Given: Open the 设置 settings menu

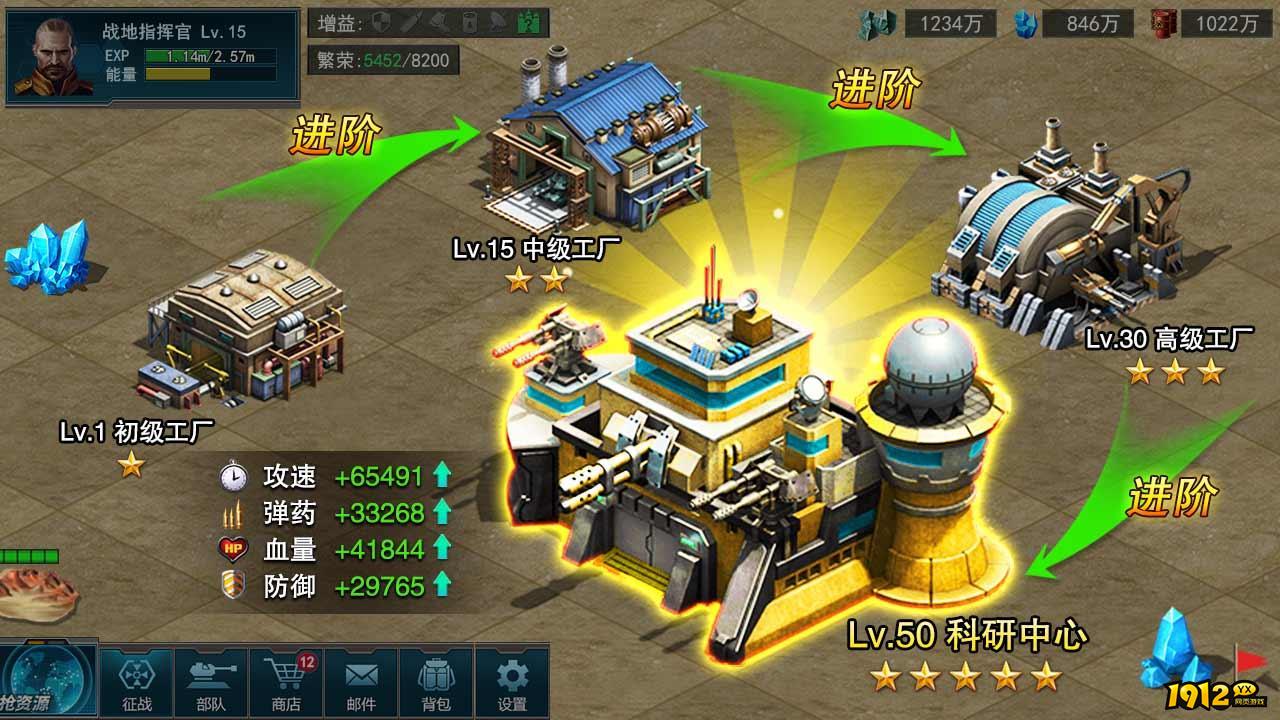Looking at the screenshot, I should tap(512, 683).
